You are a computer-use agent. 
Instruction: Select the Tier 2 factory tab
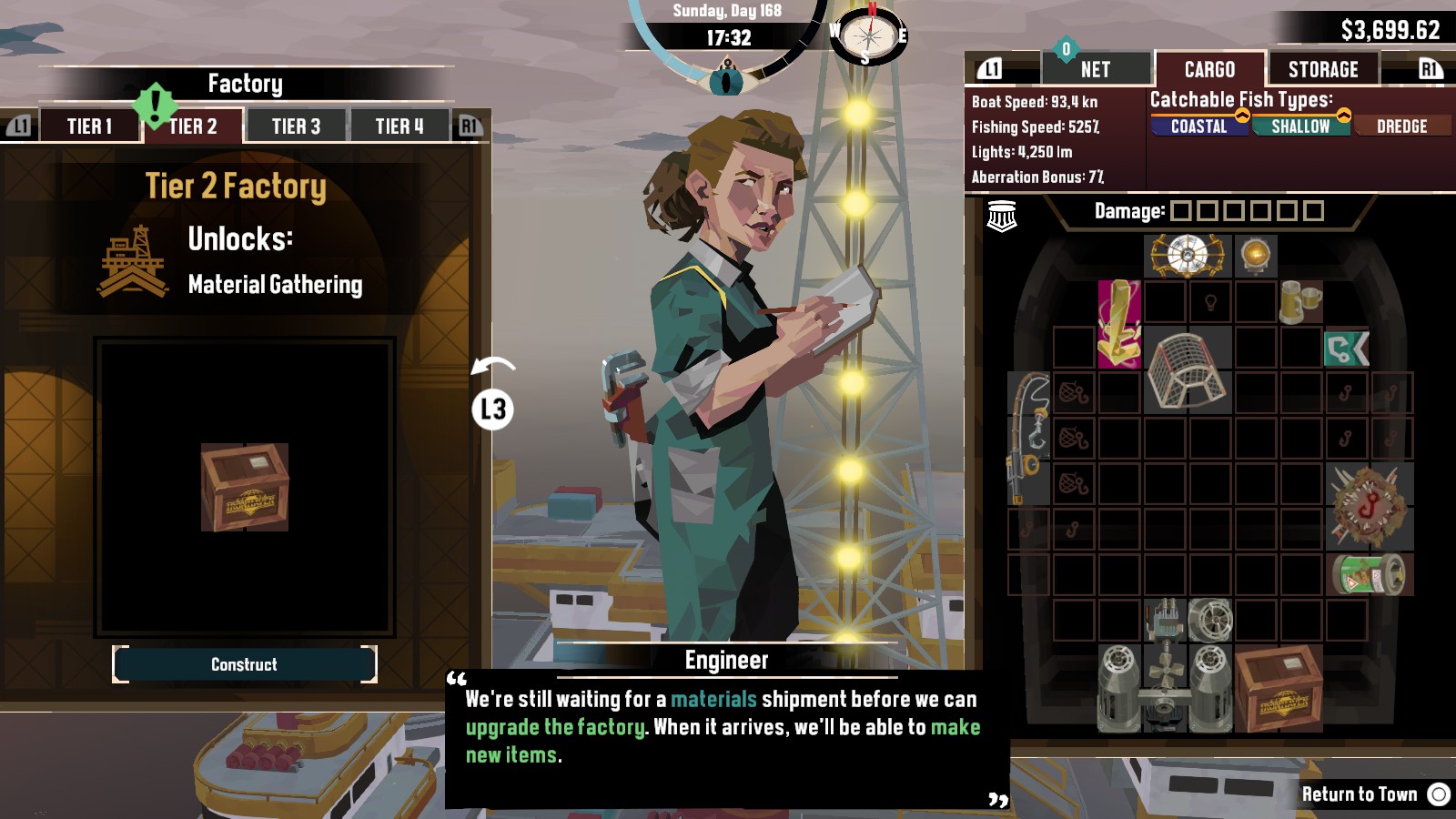pyautogui.click(x=193, y=126)
